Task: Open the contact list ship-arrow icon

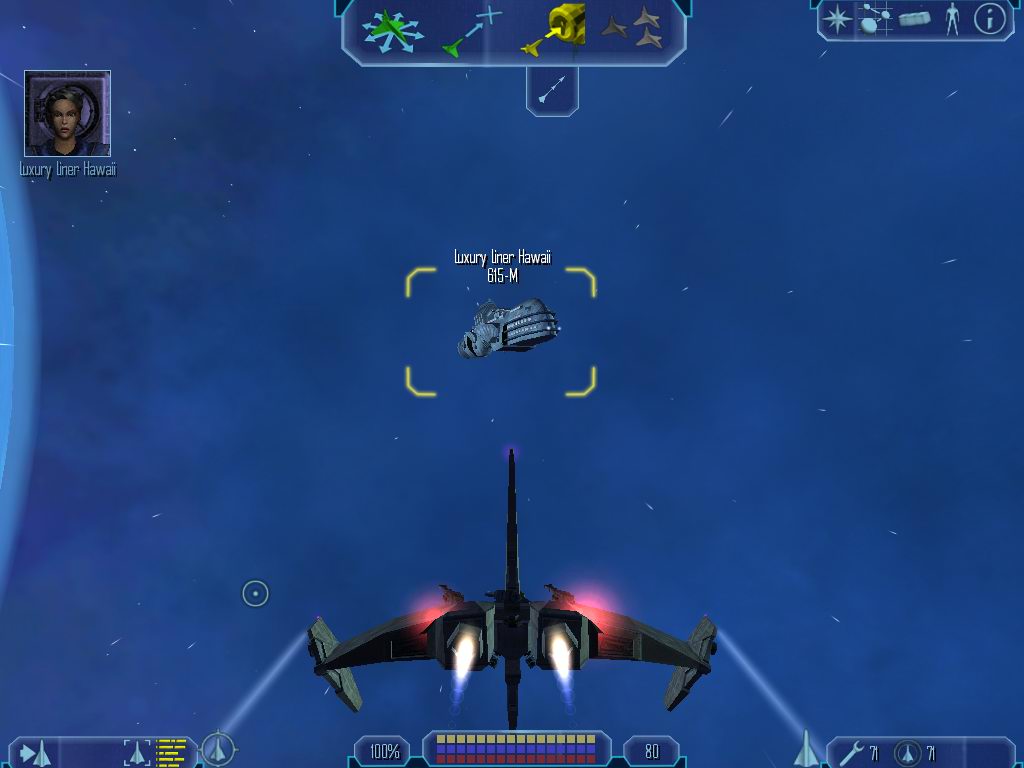Action: (36, 752)
